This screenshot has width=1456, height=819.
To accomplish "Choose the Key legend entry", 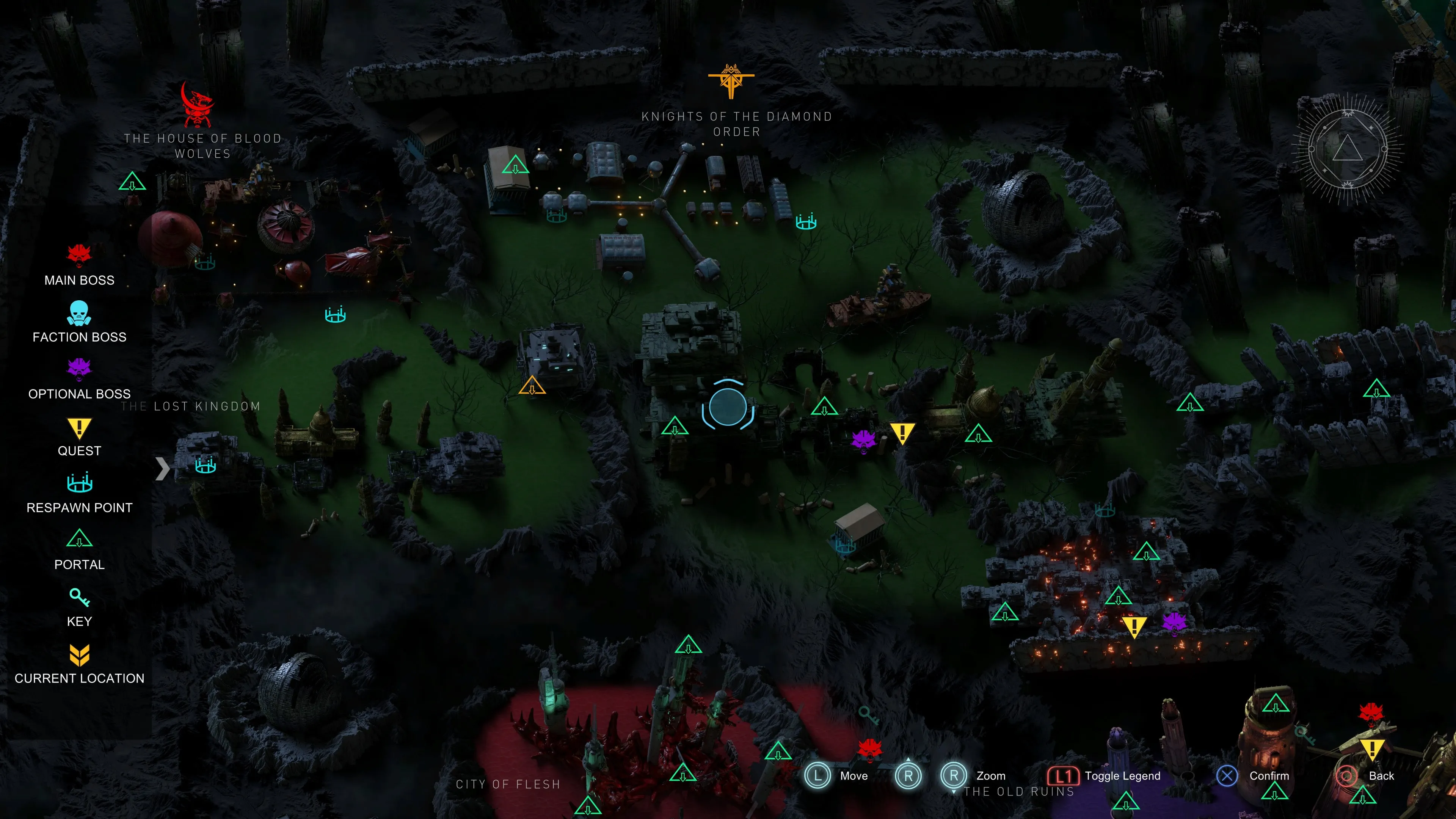I will point(79,606).
